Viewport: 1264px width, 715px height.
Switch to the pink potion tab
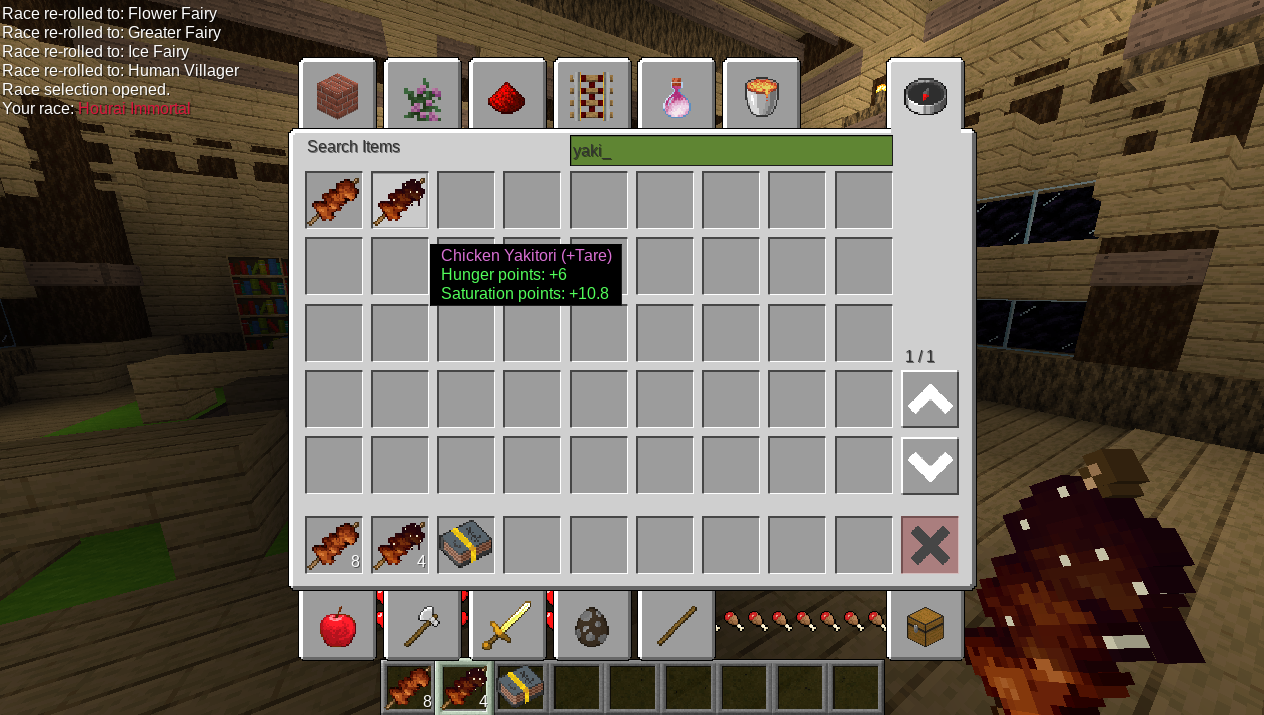coord(677,96)
